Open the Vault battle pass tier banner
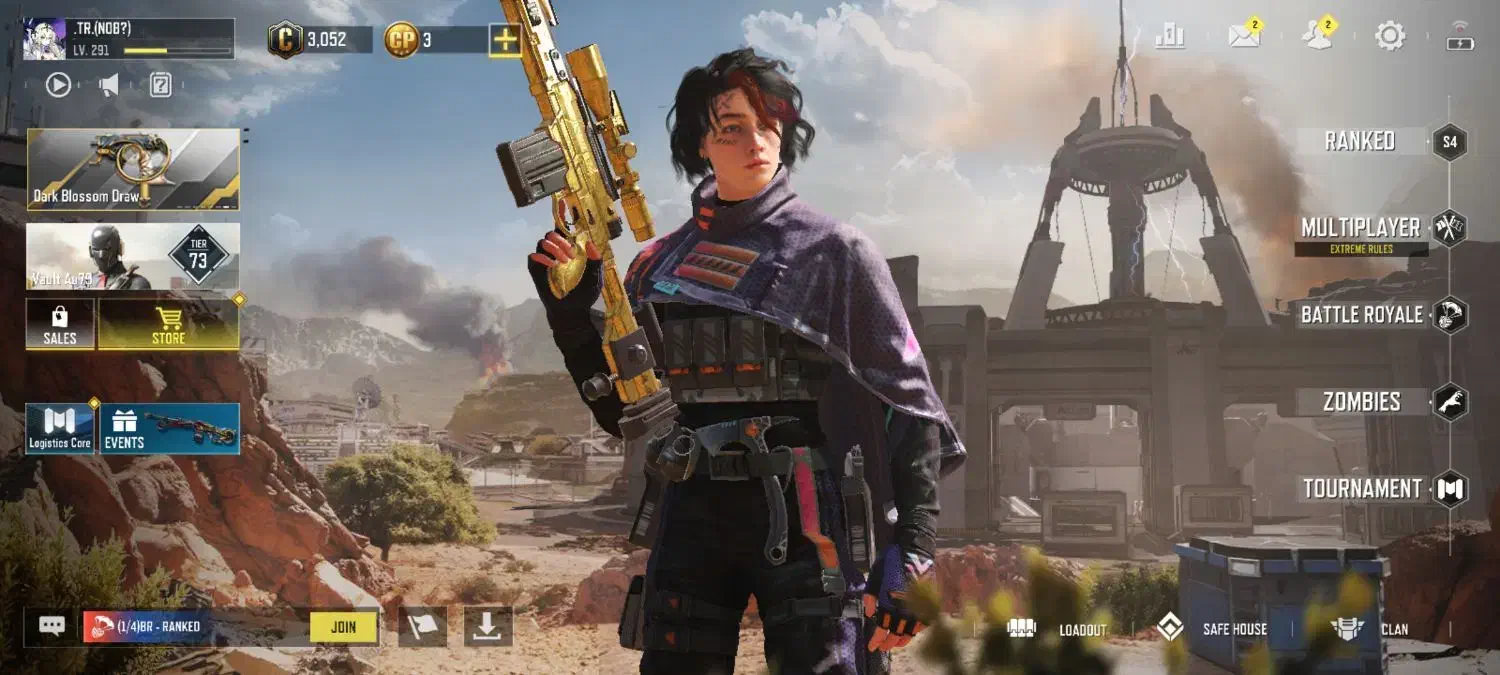This screenshot has width=1500, height=675. (133, 256)
